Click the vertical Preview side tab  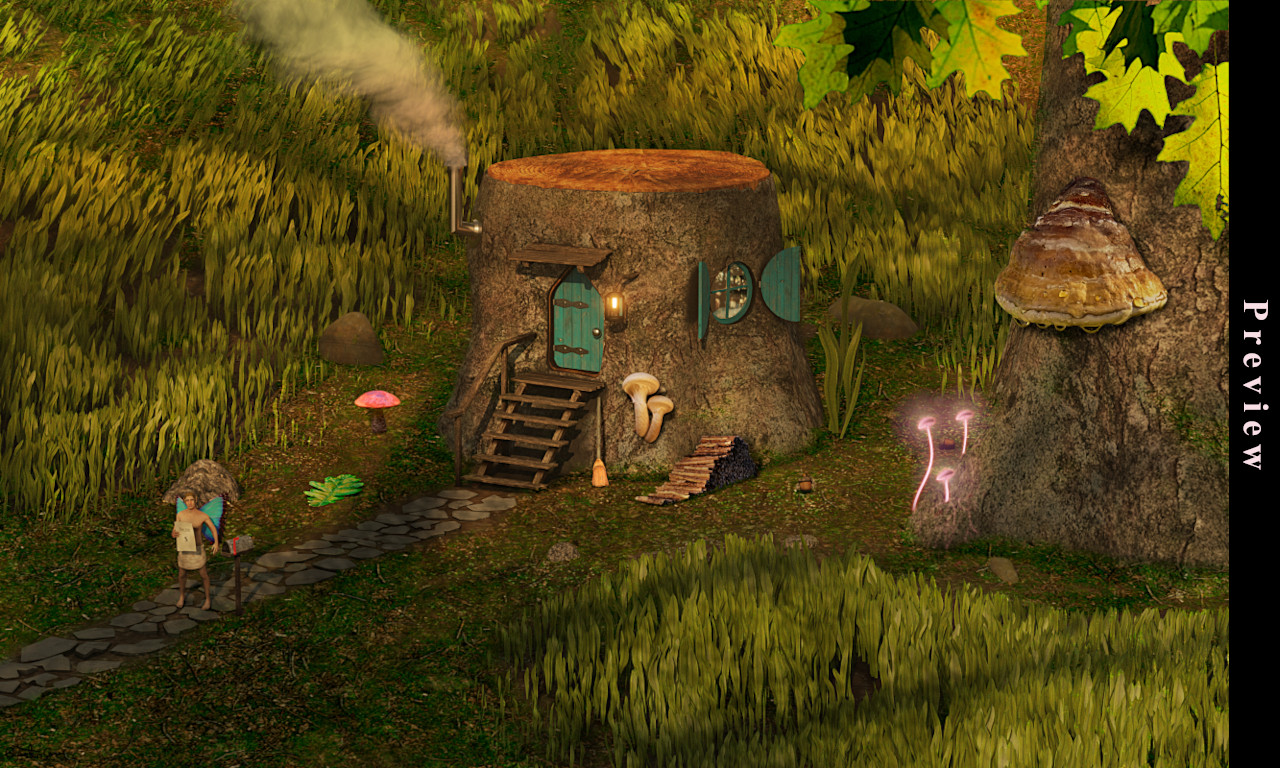pos(1254,384)
